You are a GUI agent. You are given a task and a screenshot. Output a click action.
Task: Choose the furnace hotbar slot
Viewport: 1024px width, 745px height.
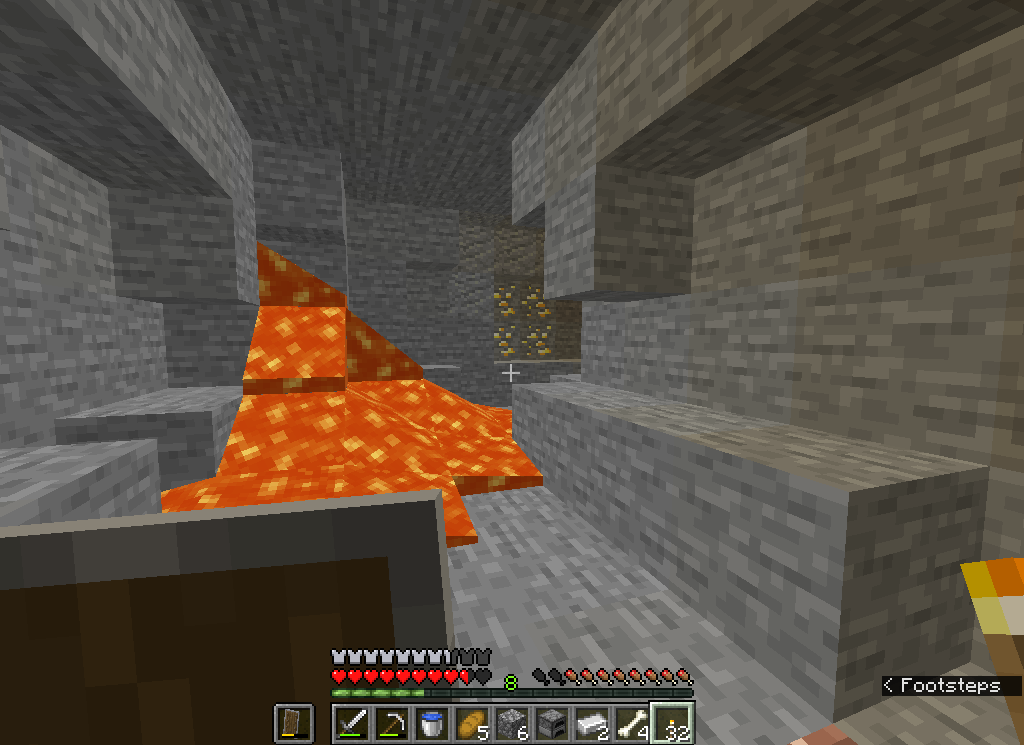tap(551, 722)
